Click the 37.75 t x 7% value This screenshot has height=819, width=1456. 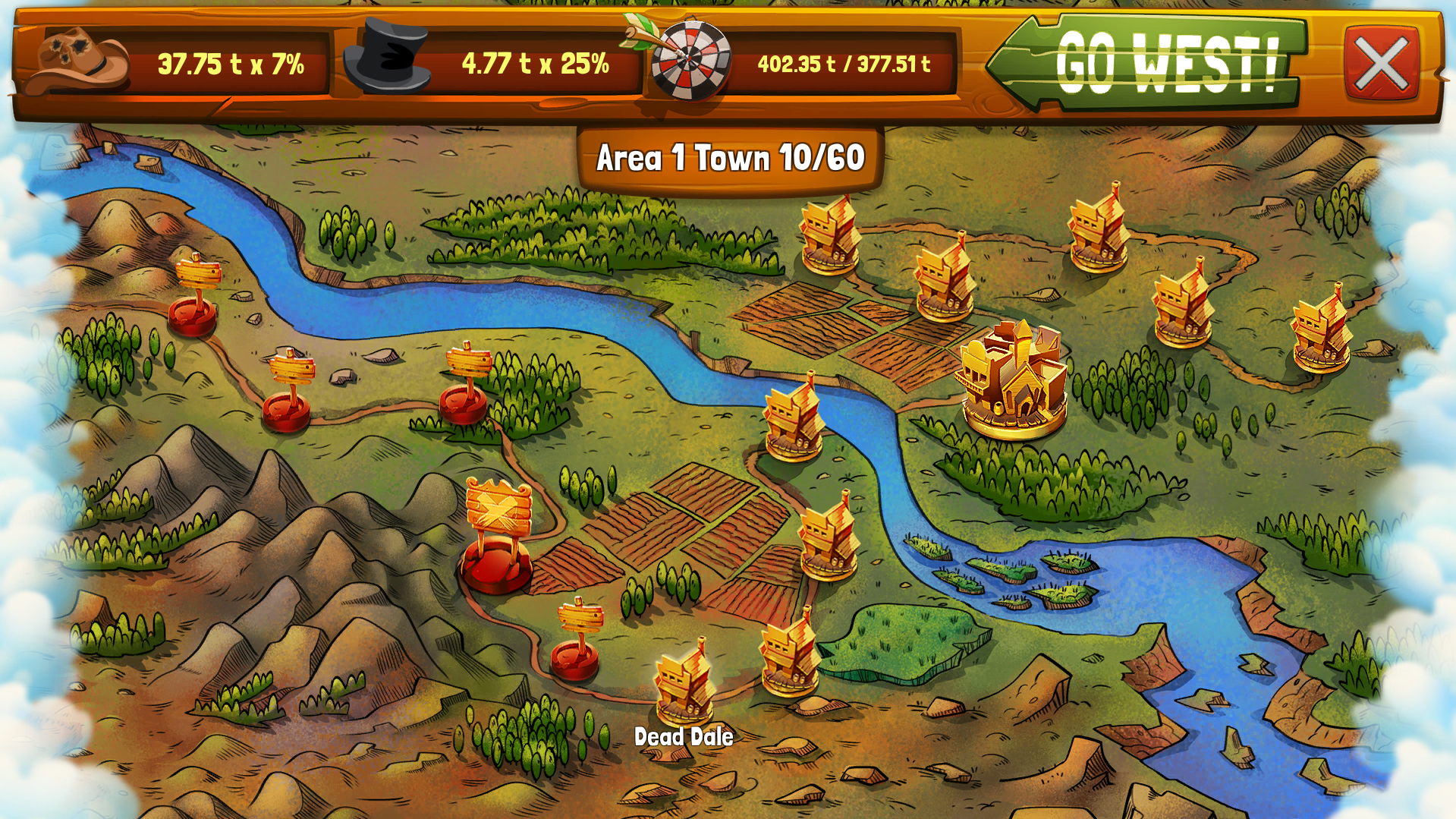click(x=230, y=66)
